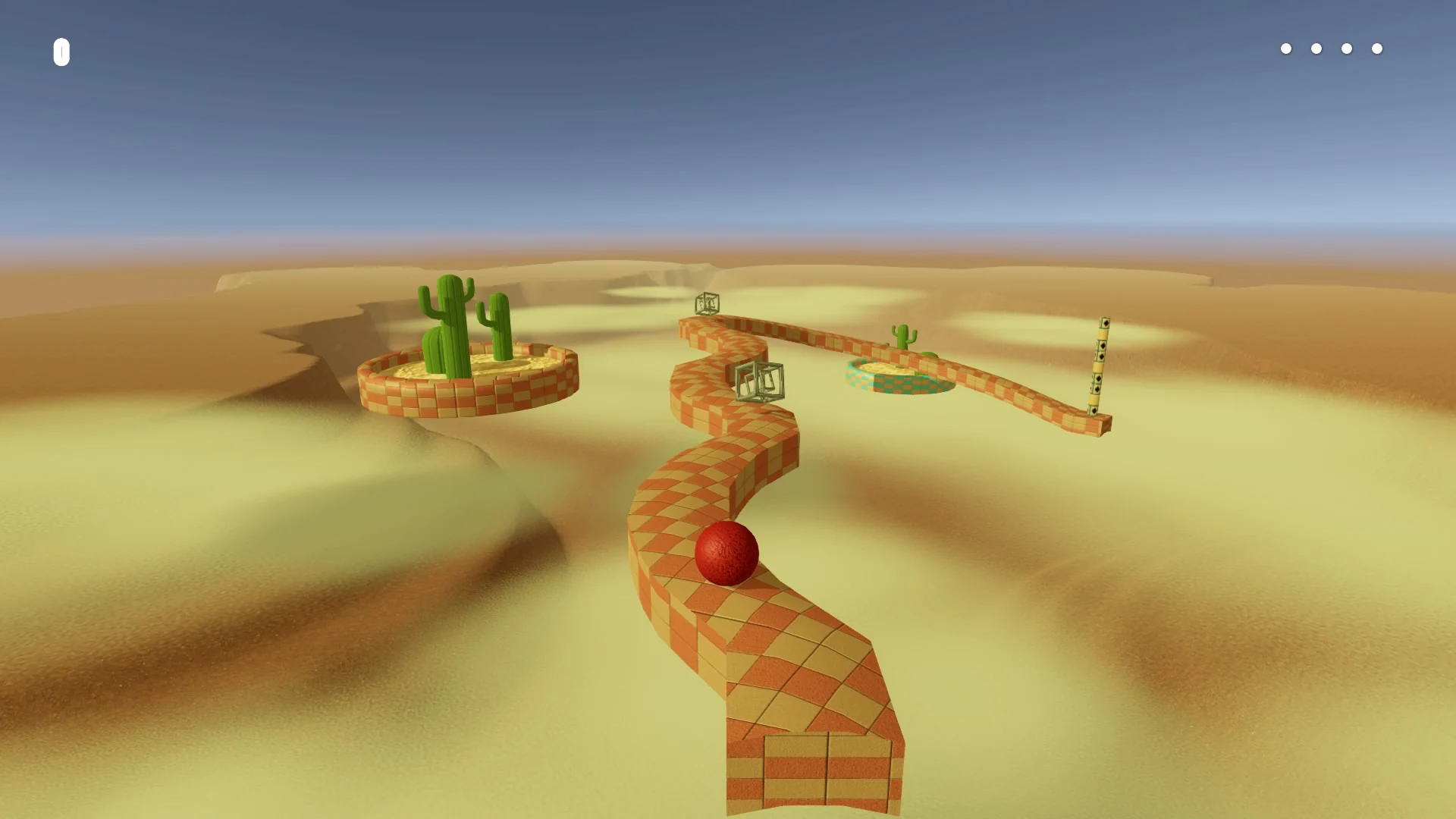Click the leftmost white dot indicator

(x=1287, y=49)
